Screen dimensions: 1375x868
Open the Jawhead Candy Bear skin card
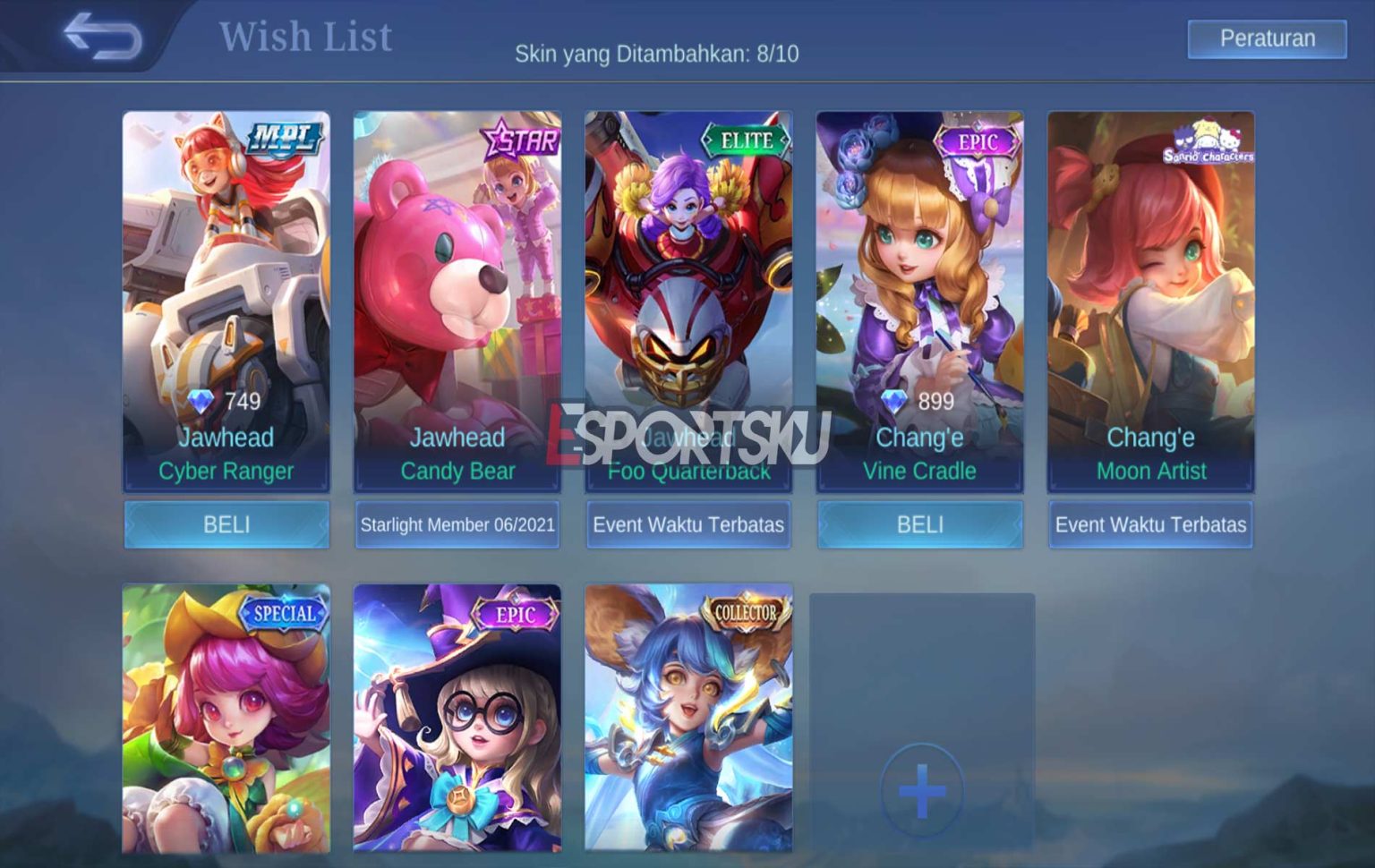pos(457,295)
